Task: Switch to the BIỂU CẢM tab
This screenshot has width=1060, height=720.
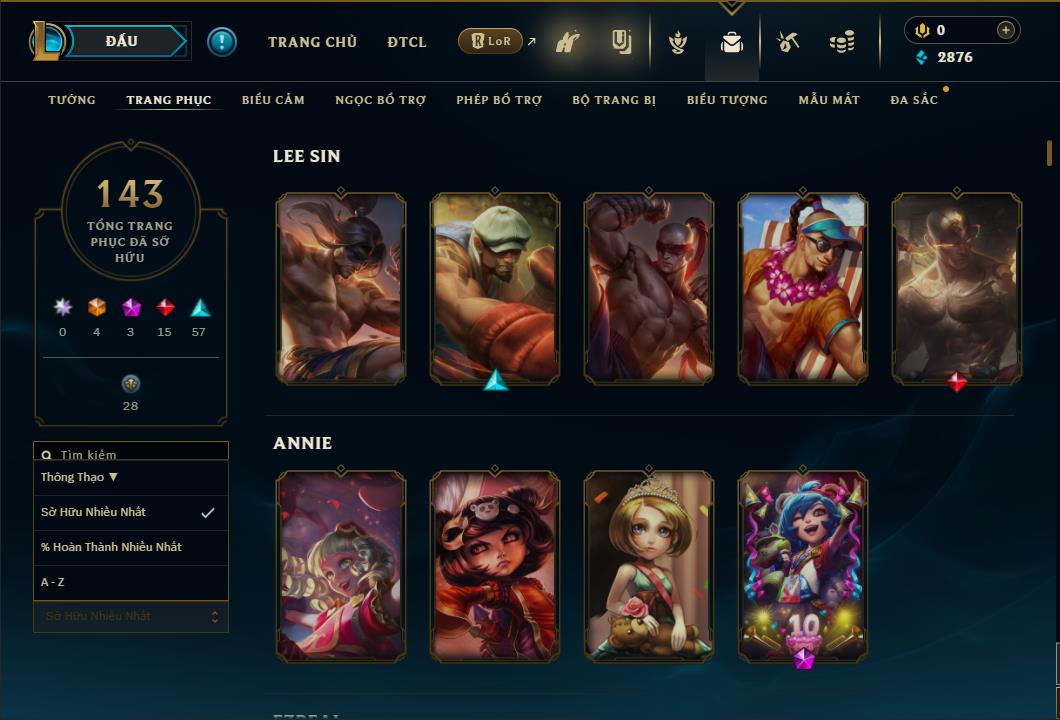Action: tap(273, 100)
